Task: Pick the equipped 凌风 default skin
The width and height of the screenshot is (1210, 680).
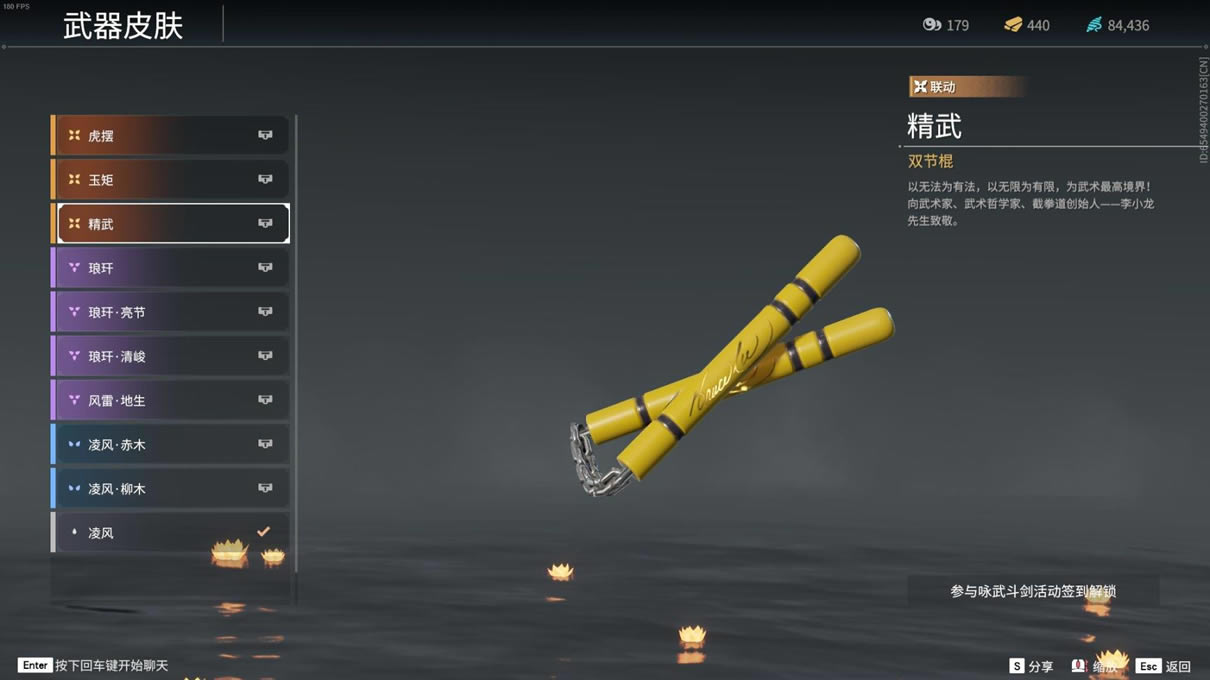Action: 172,533
